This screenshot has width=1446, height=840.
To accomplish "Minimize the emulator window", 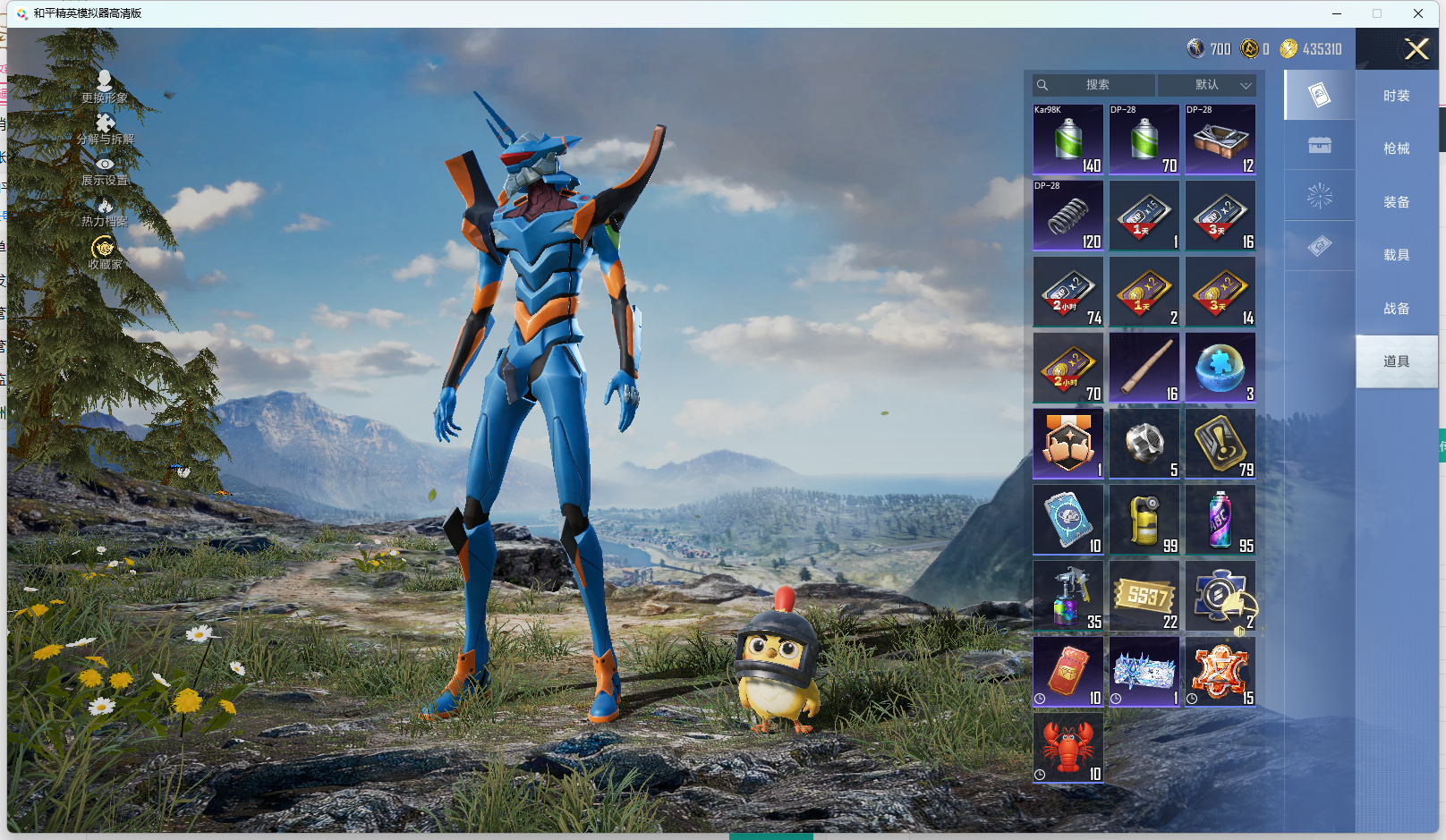I will 1337,13.
